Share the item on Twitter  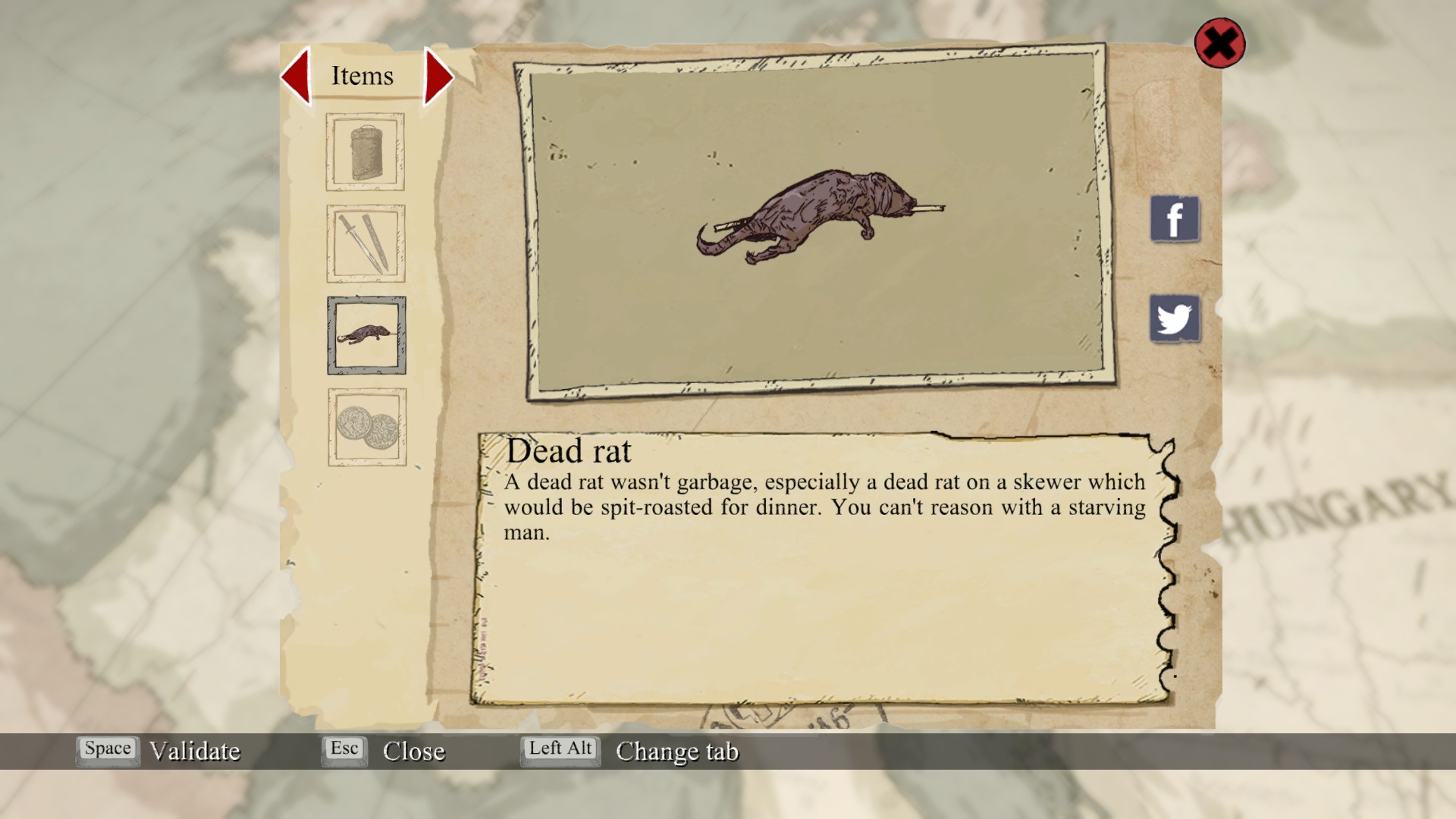click(1175, 318)
